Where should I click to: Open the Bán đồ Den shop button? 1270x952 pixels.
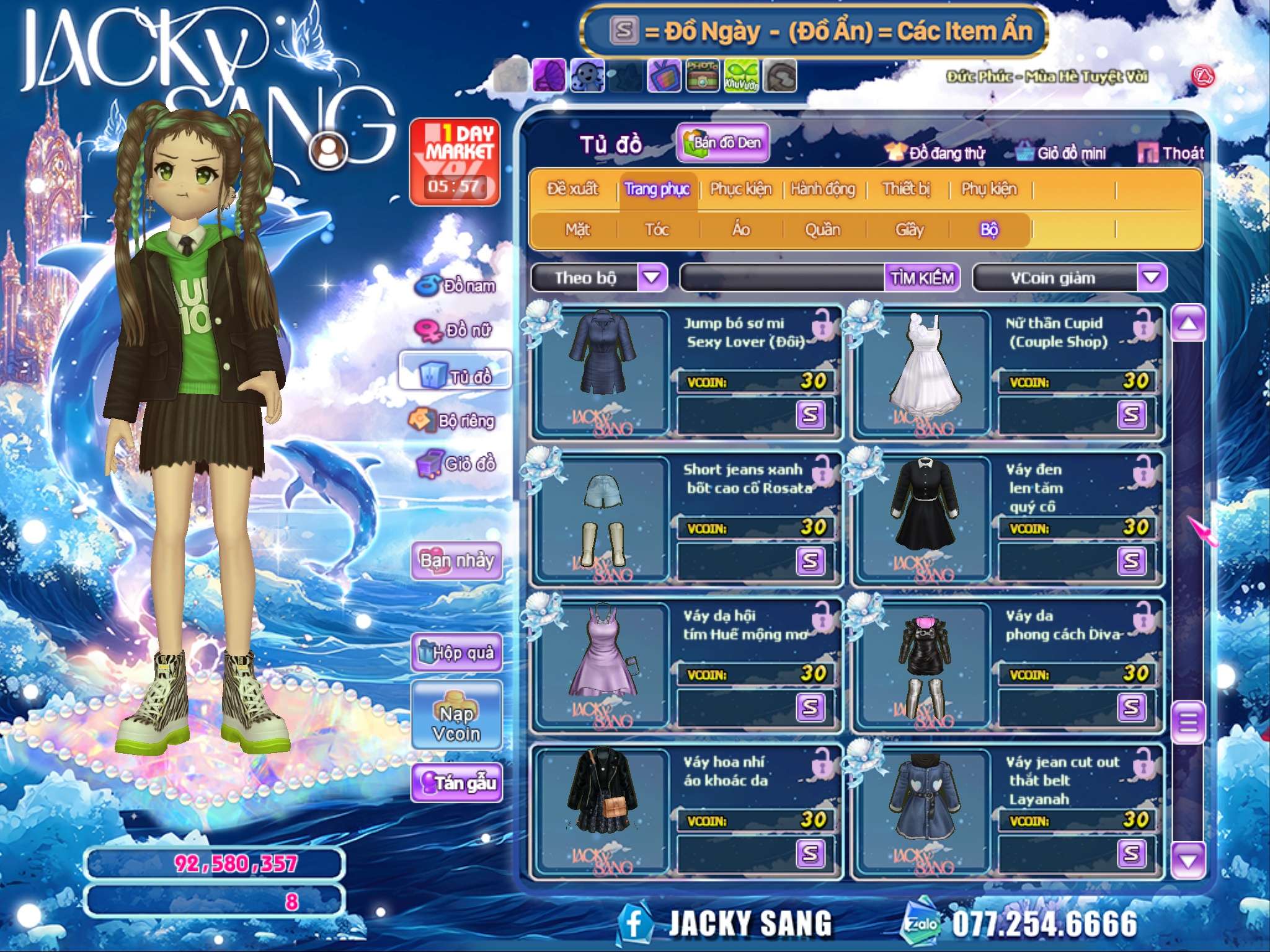pos(723,143)
